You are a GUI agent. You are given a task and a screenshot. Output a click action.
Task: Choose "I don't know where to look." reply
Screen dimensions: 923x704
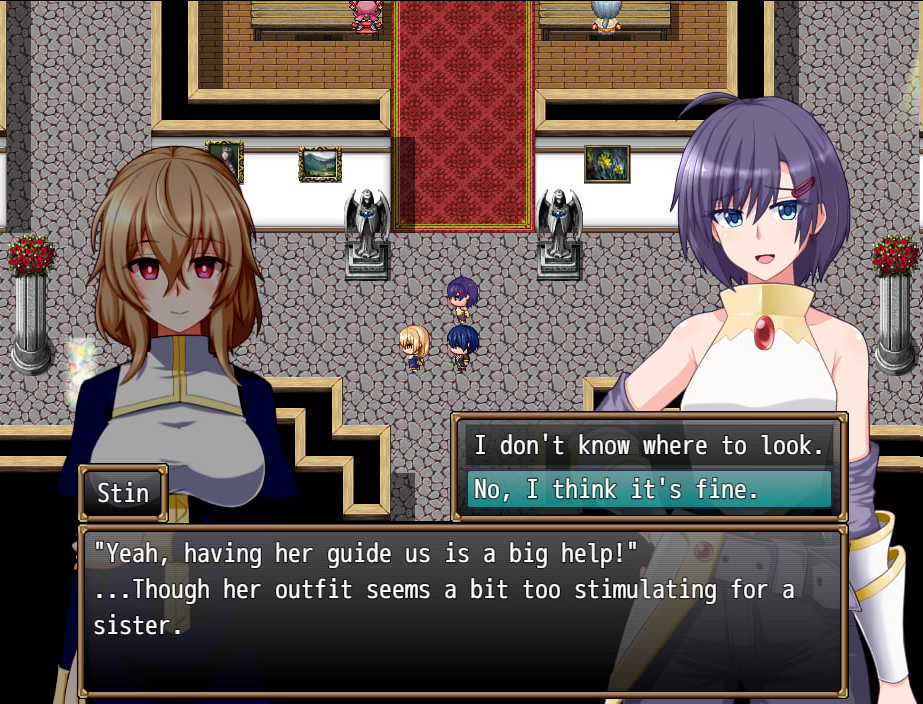(649, 446)
